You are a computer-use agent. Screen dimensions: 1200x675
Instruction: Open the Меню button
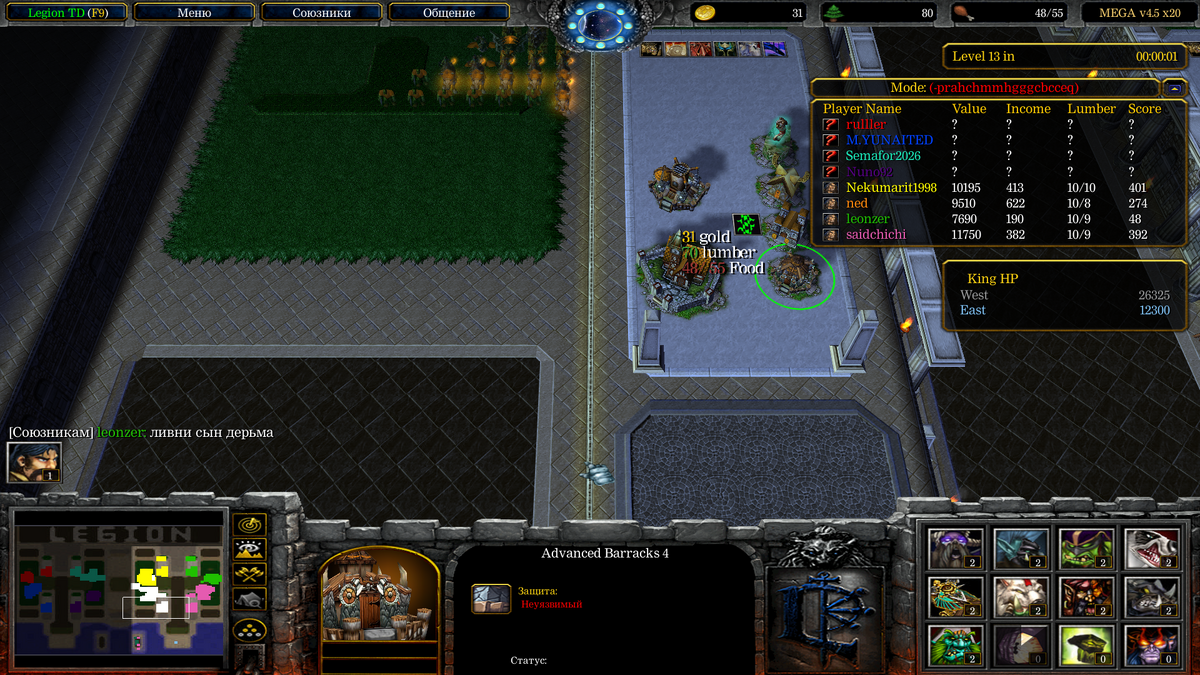(194, 13)
